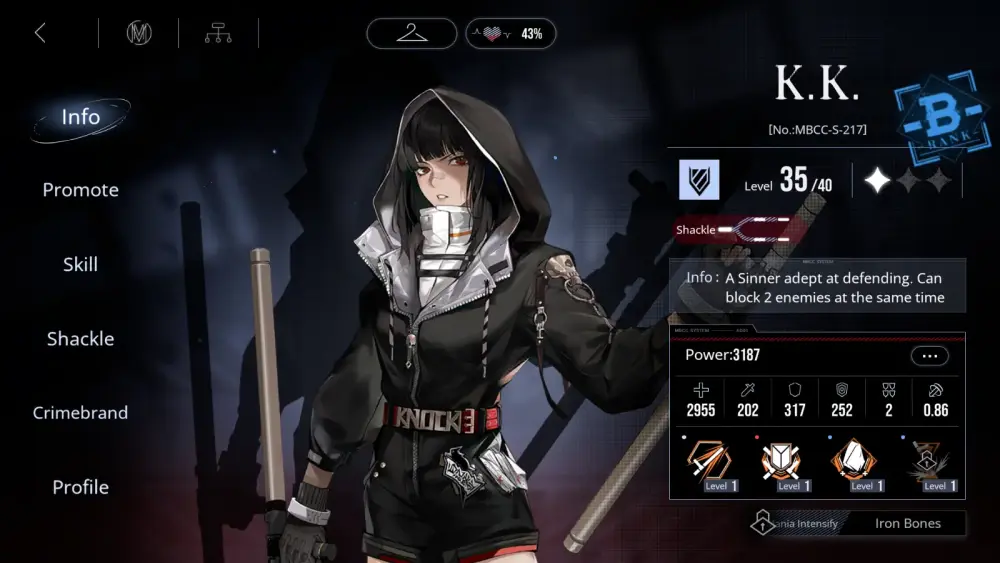Switch to the Promote tab

pos(81,190)
